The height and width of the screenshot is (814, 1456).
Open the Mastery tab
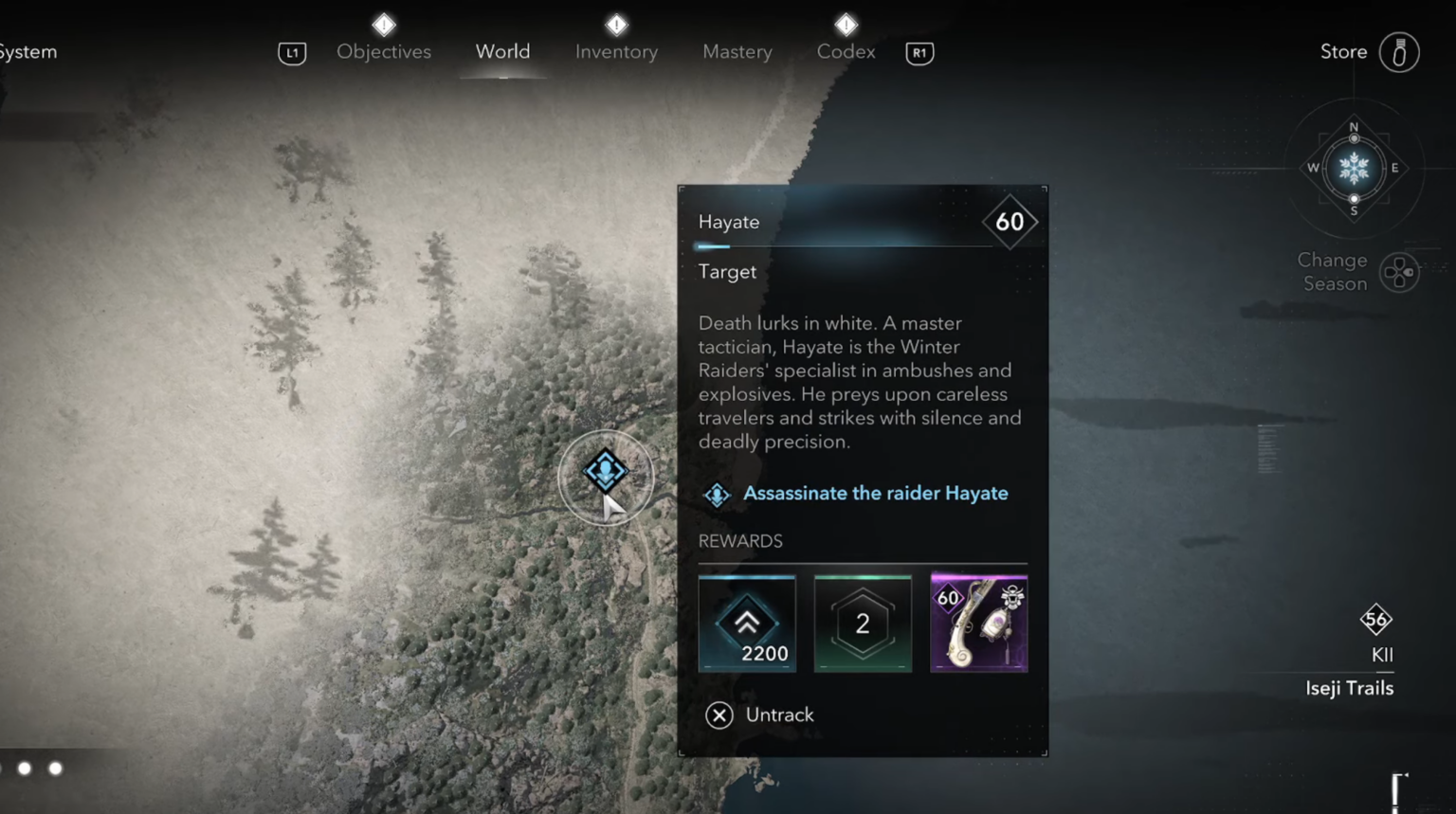737,51
